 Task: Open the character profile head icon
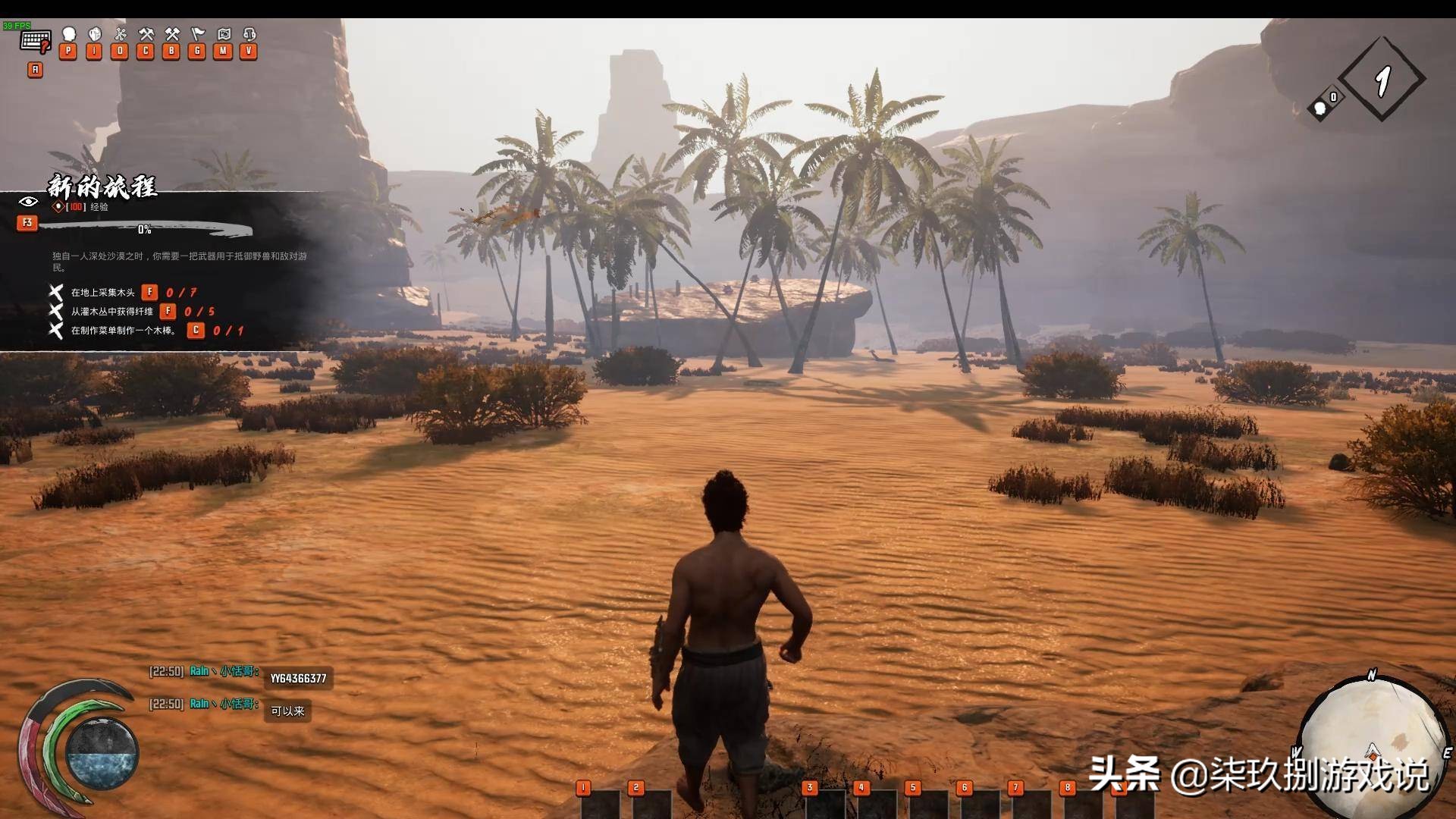click(x=69, y=35)
